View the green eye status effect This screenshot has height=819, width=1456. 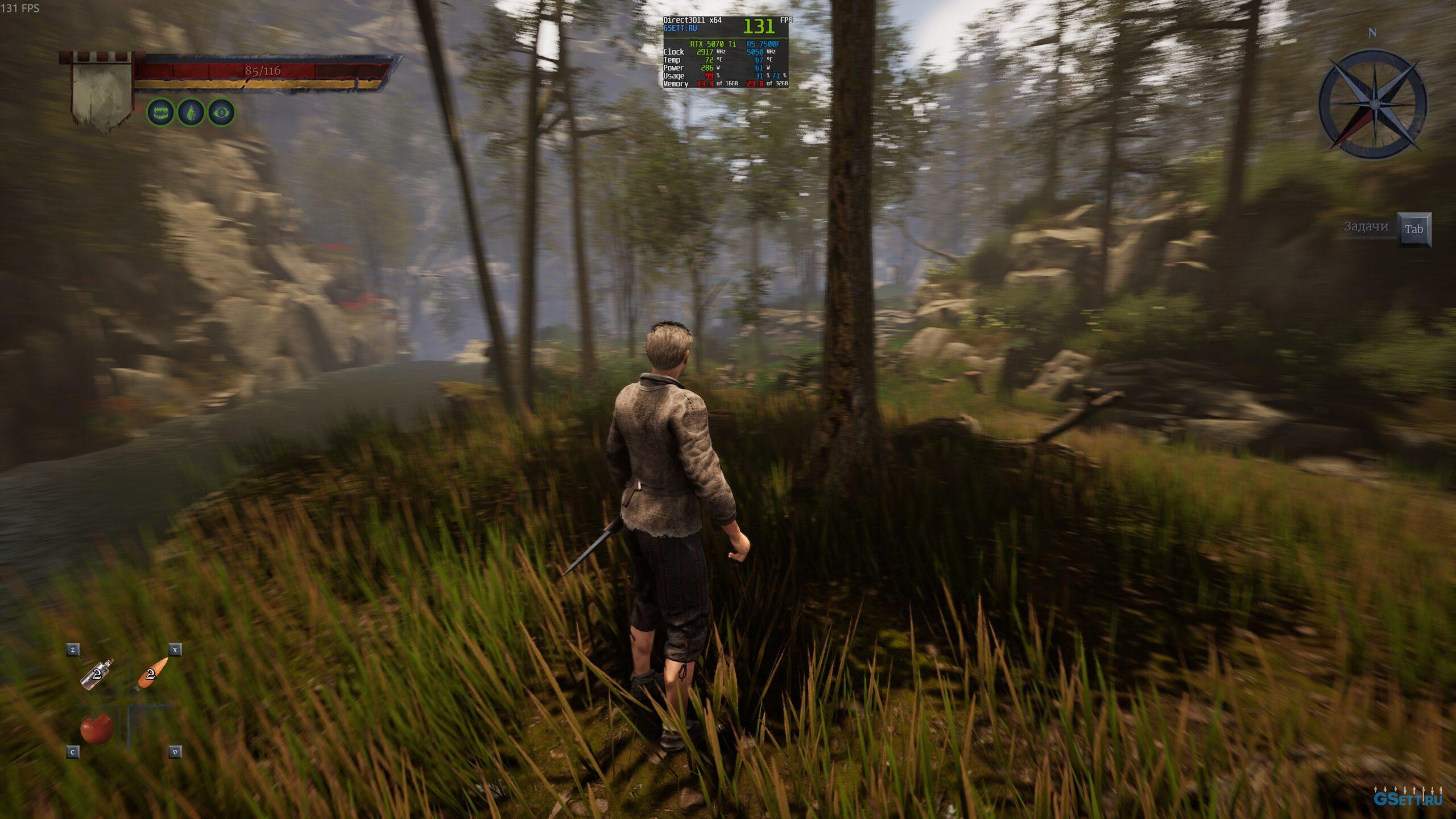(221, 113)
